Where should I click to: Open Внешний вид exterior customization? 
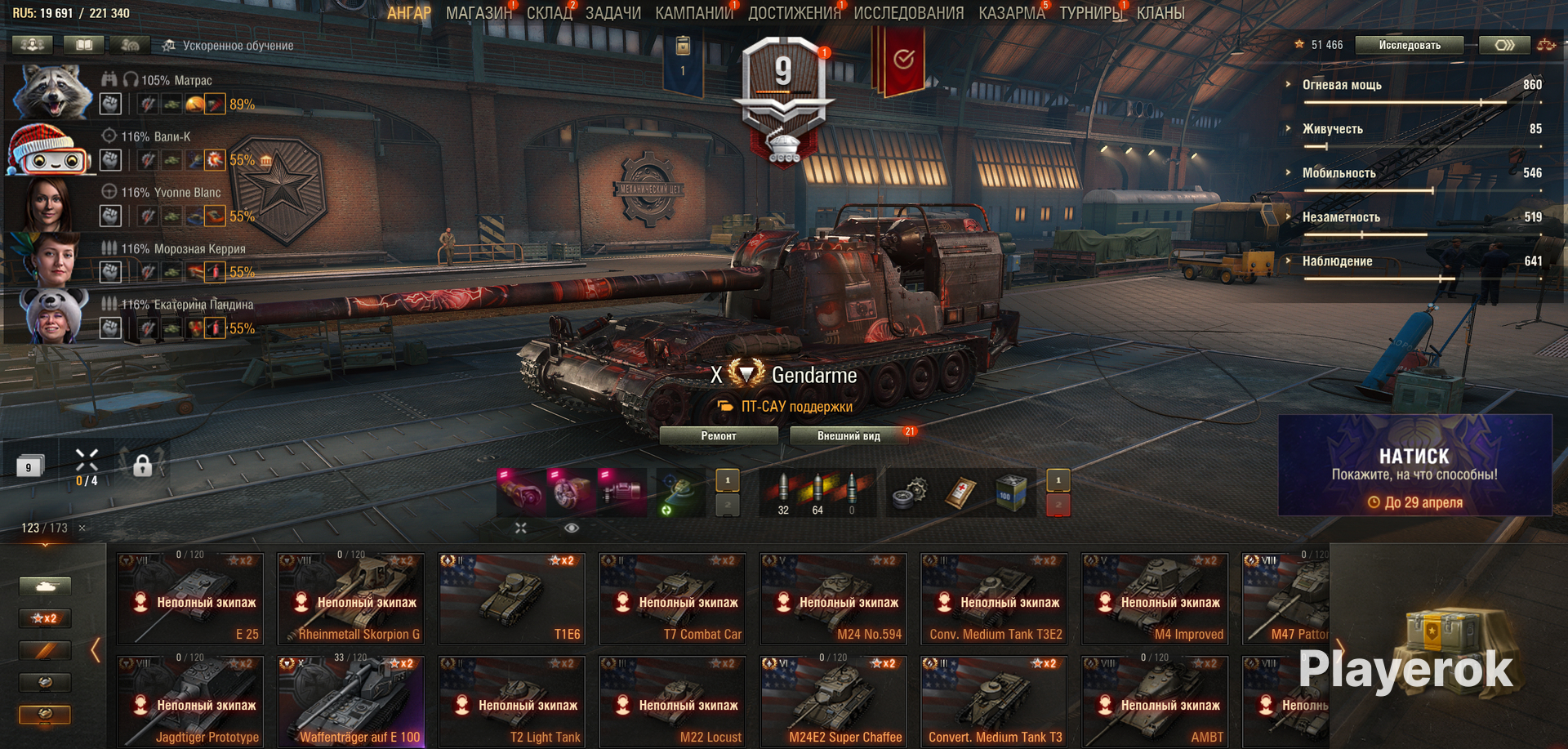849,436
